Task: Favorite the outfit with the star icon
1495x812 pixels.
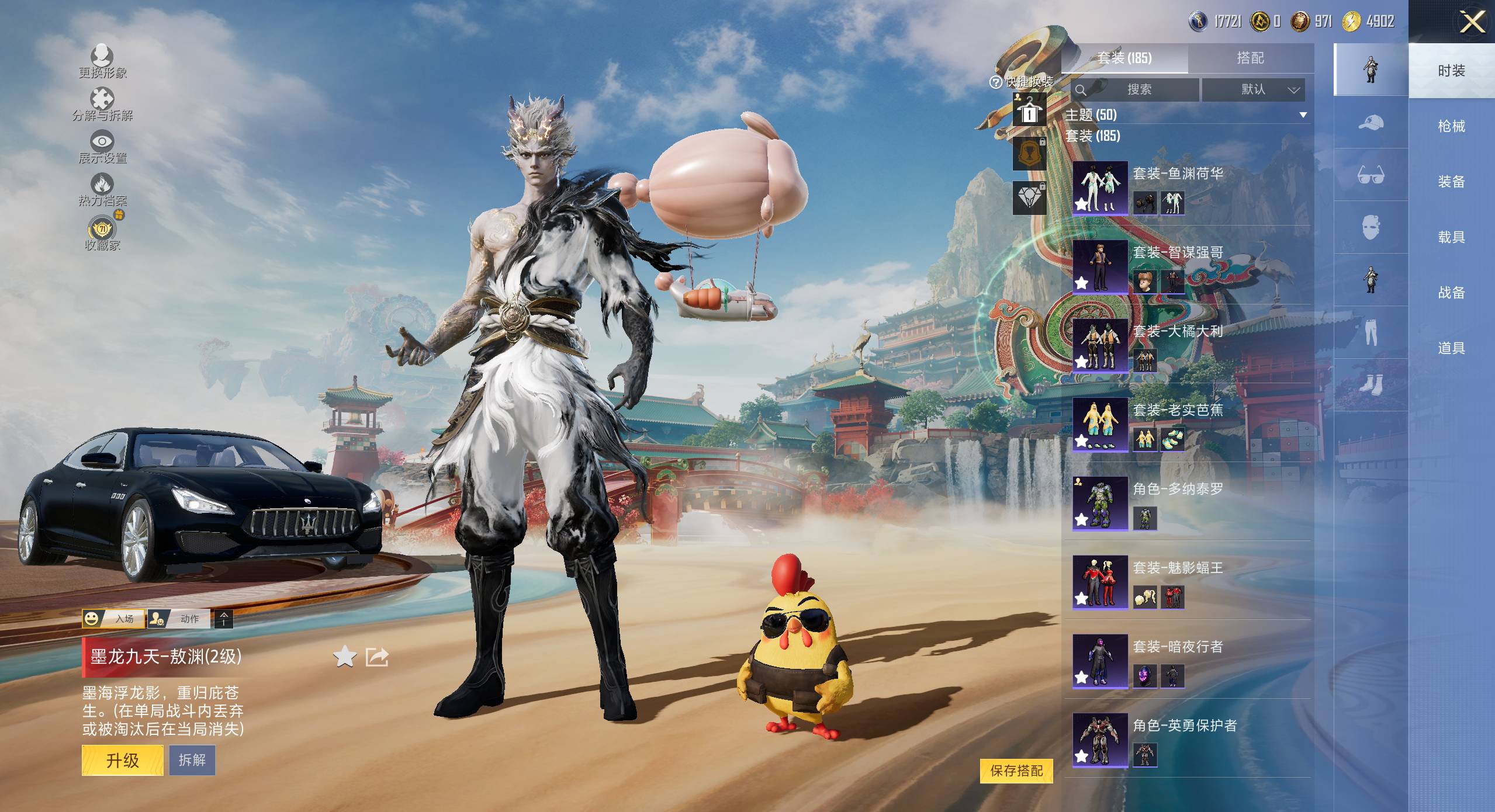Action: click(344, 657)
